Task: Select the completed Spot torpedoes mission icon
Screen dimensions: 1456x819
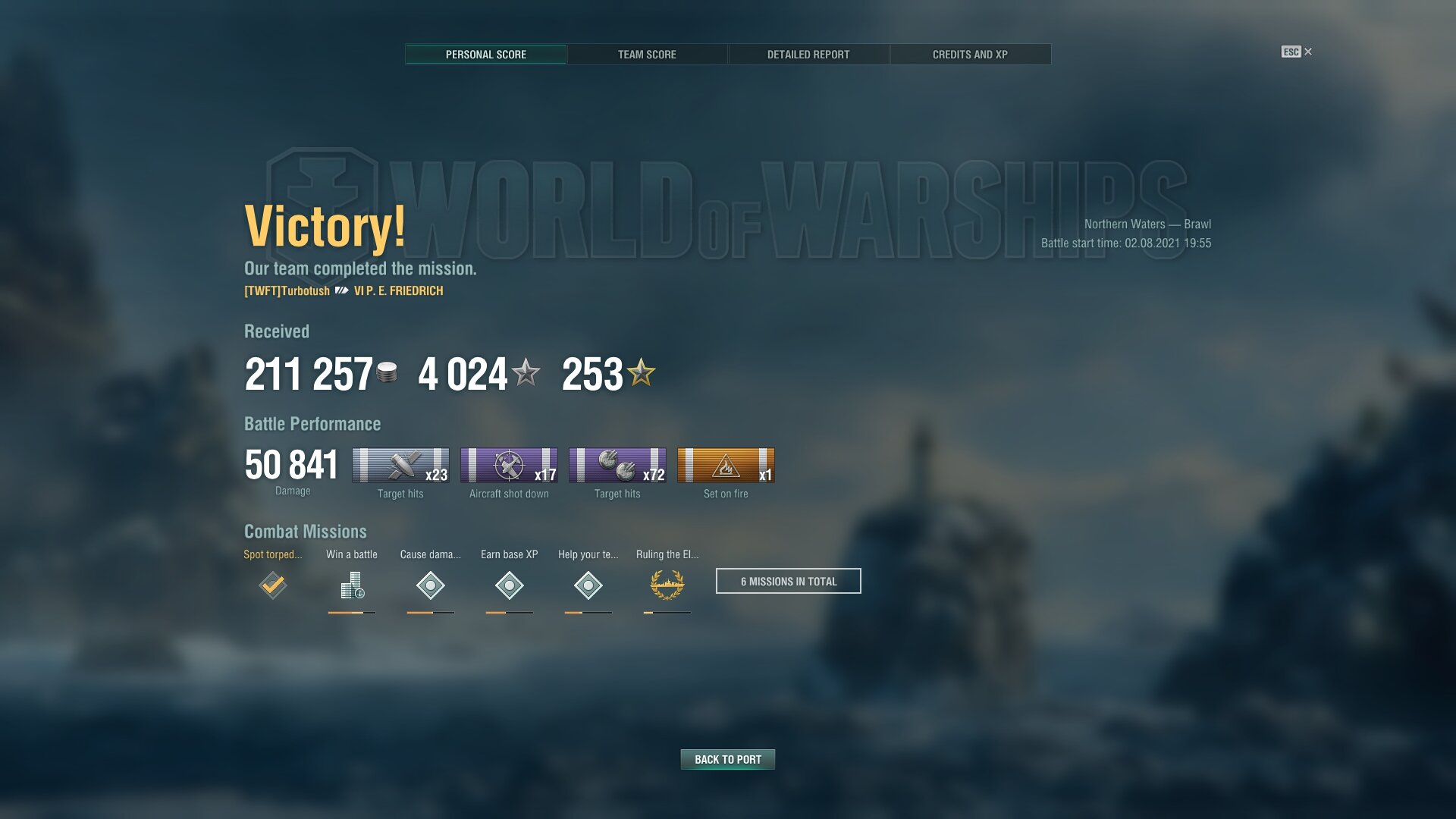Action: click(x=273, y=585)
